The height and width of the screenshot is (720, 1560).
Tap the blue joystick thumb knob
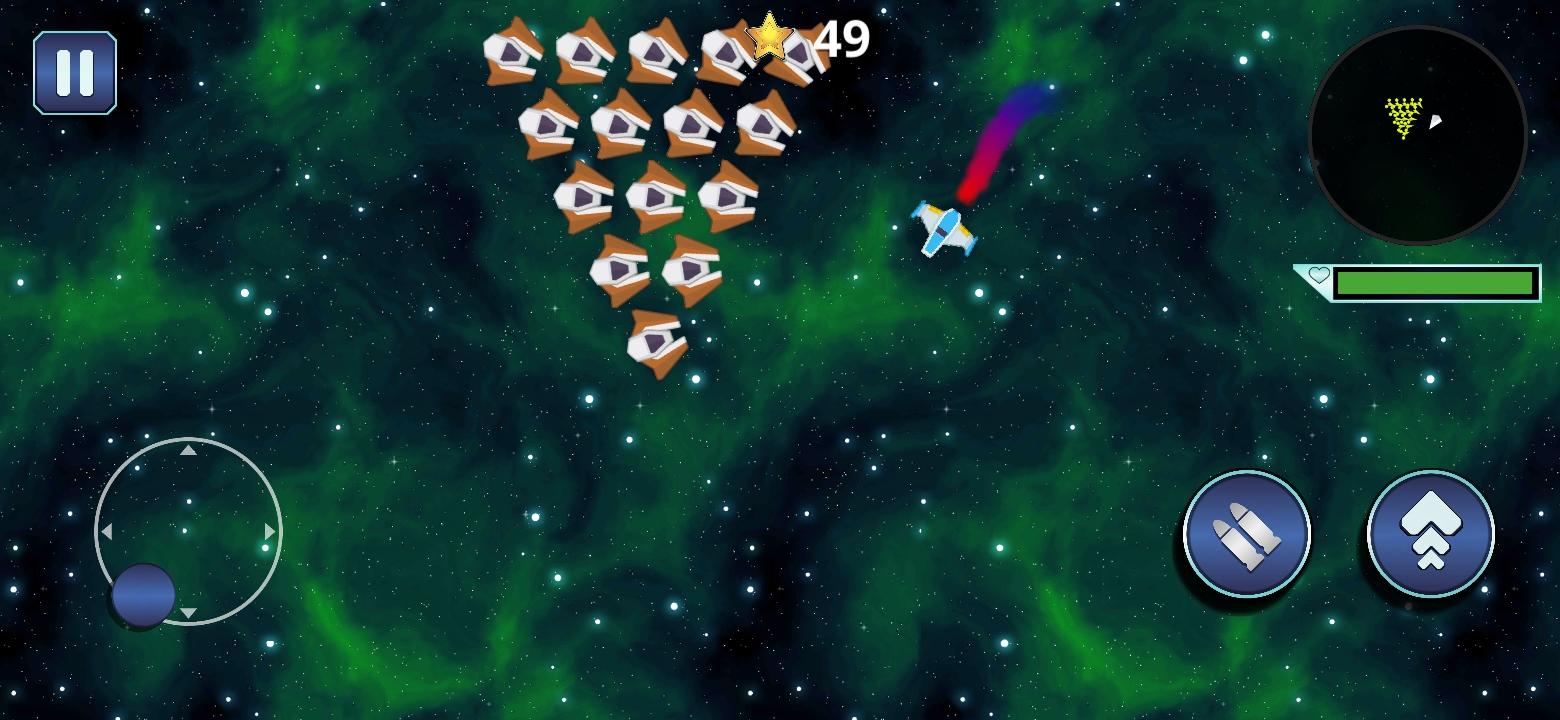click(x=141, y=597)
